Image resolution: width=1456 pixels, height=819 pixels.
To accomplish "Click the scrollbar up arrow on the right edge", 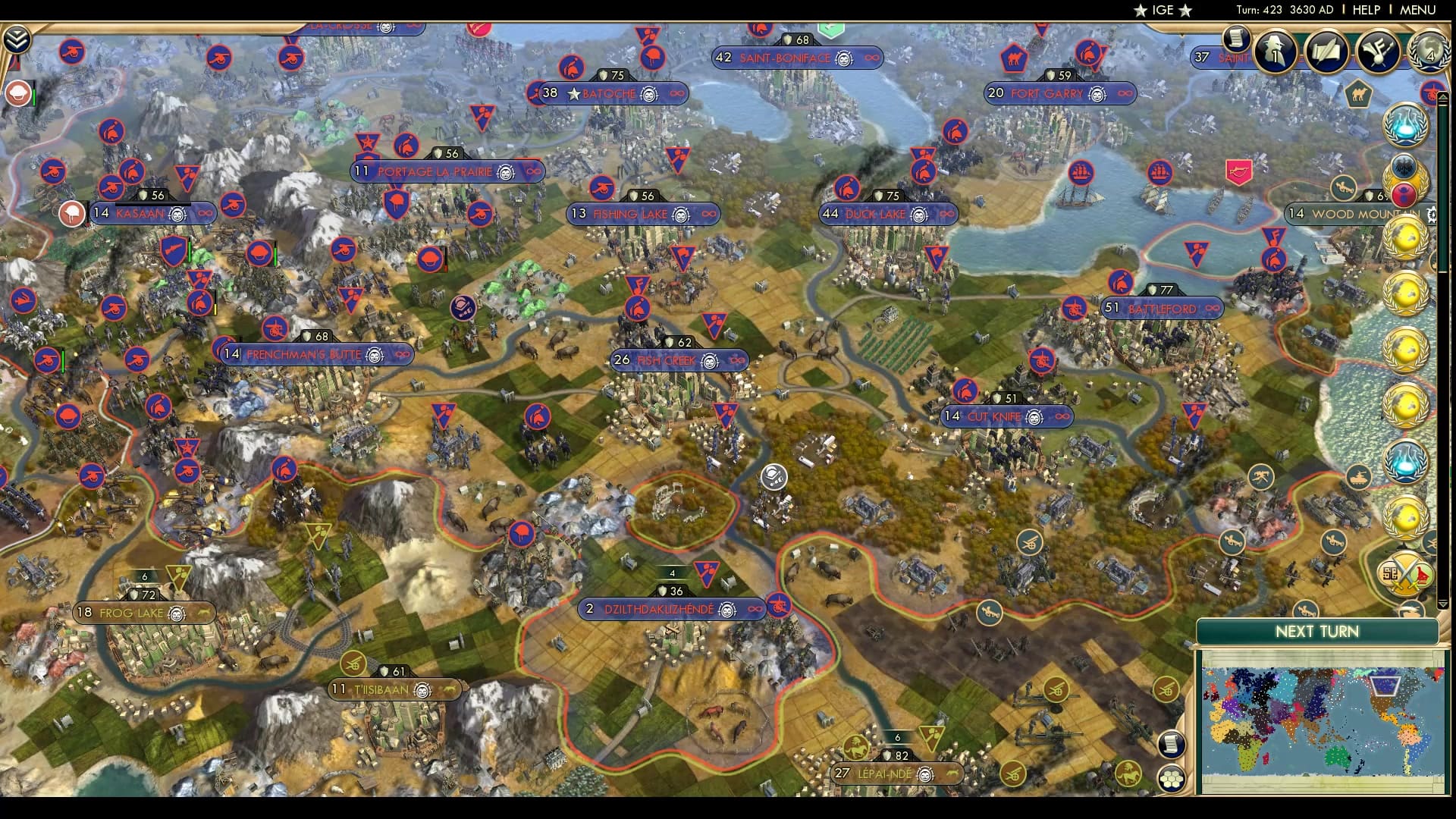I will (x=1443, y=98).
